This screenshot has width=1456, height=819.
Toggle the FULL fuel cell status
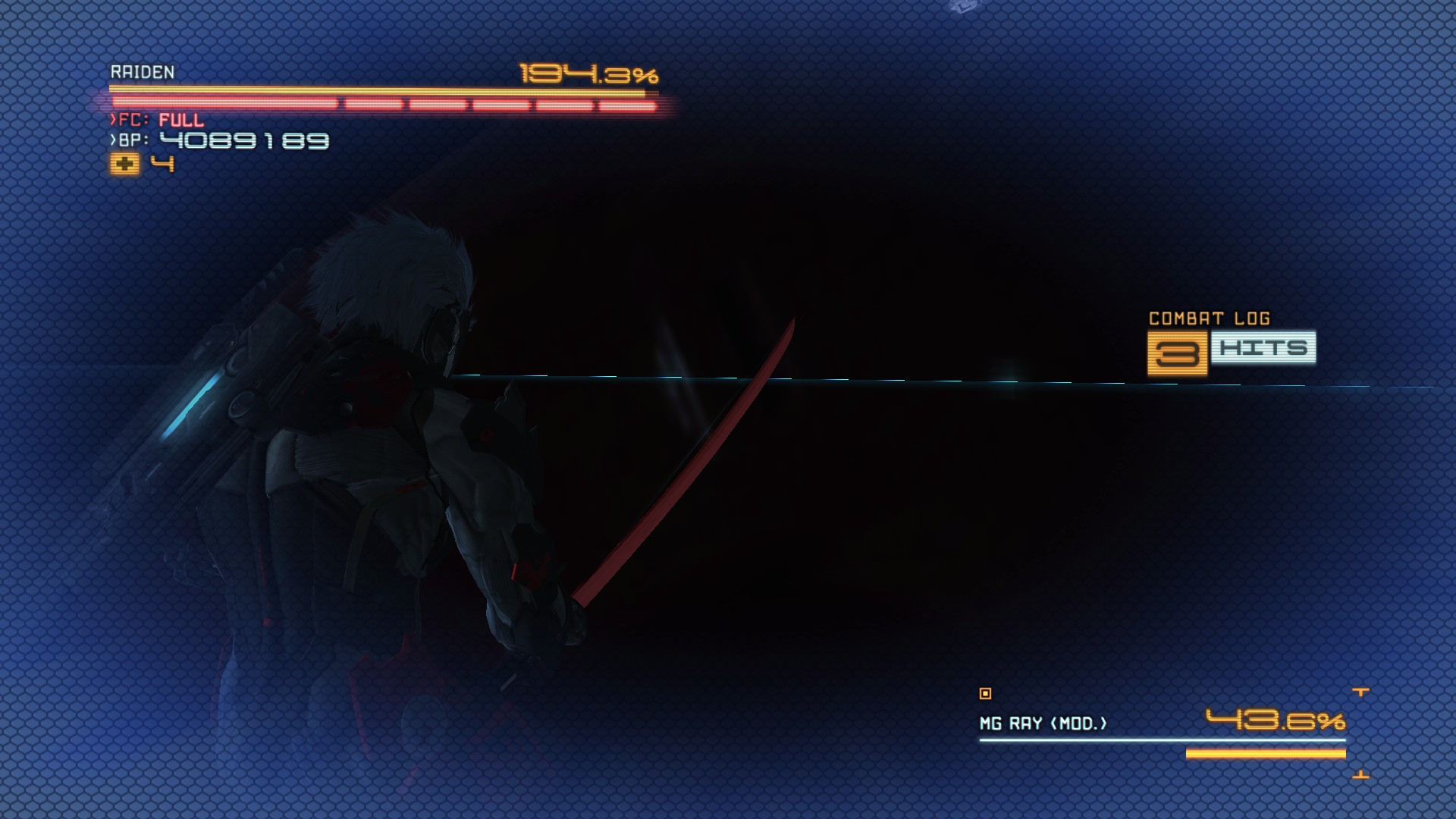point(180,118)
